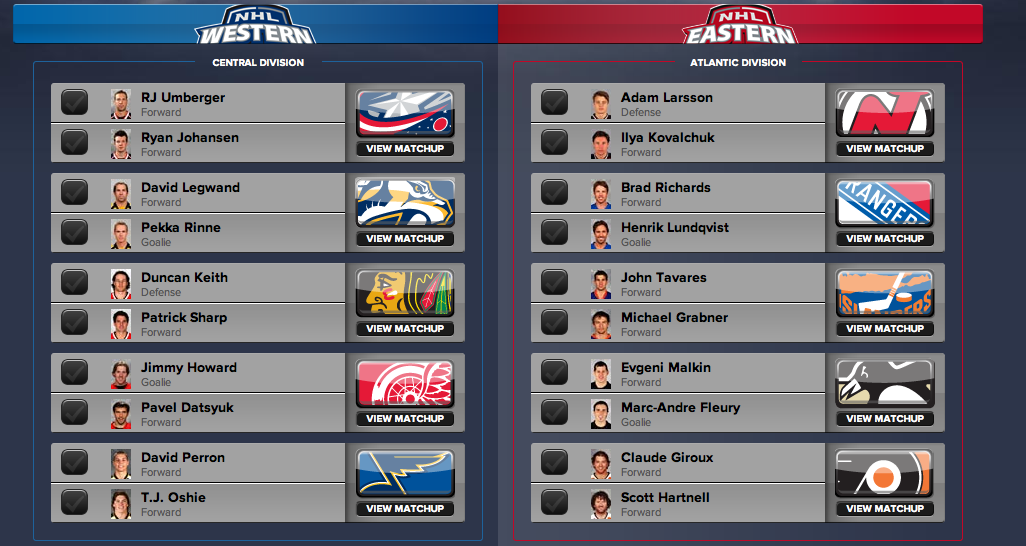View the St. Louis Blues matchup

click(405, 509)
